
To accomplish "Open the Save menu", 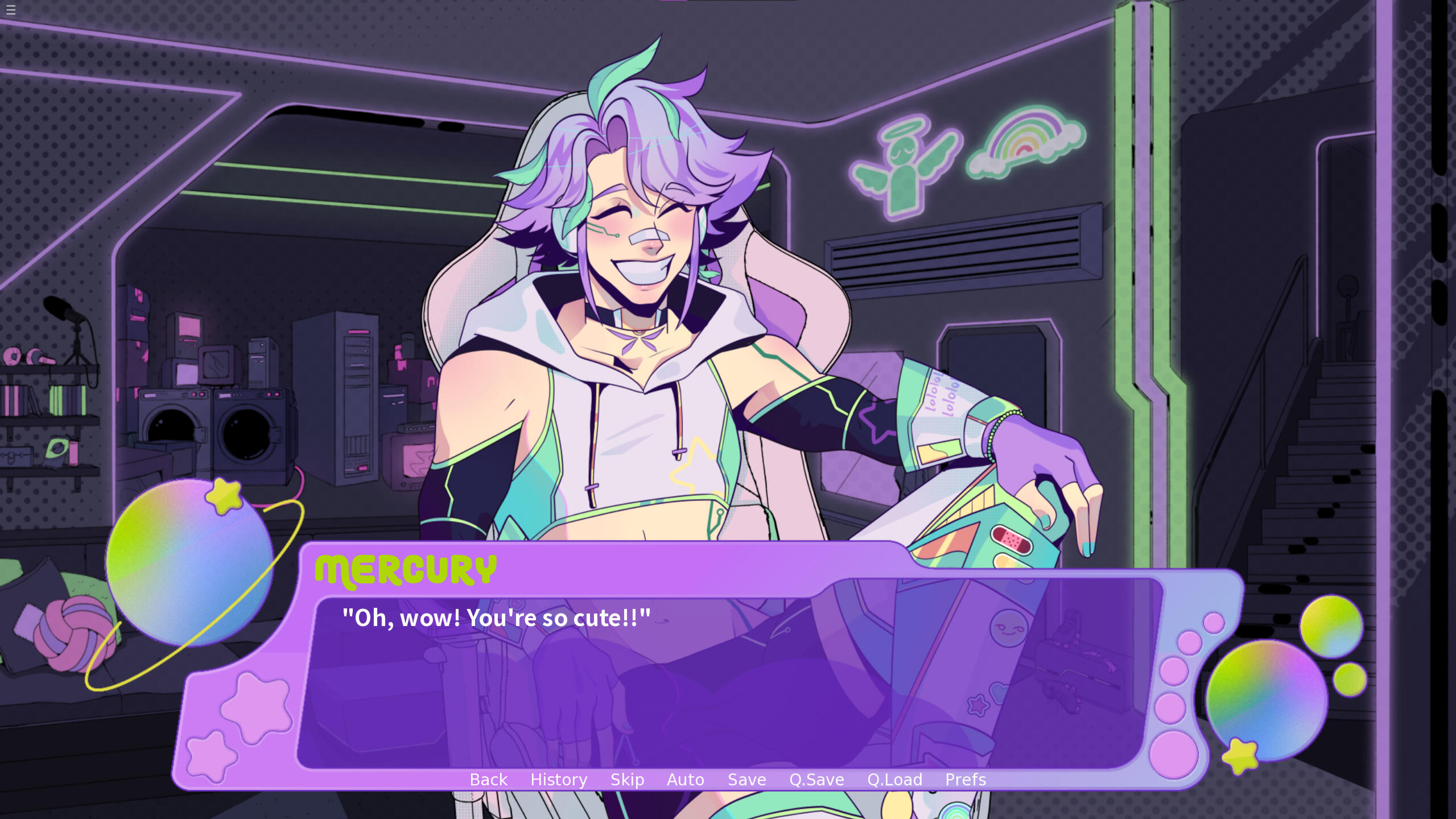I will pos(746,779).
